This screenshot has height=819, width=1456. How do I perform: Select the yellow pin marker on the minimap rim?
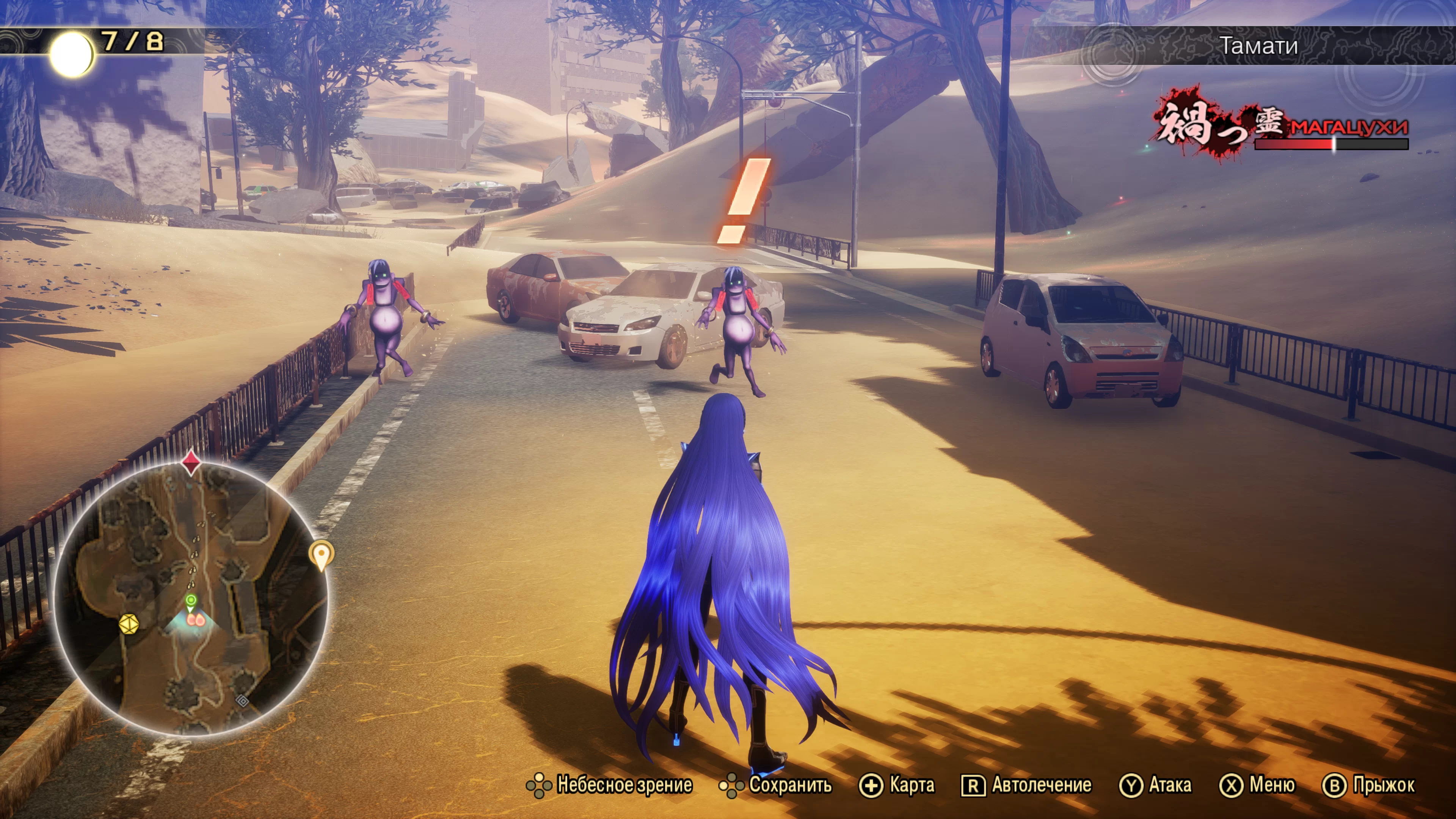pyautogui.click(x=321, y=554)
